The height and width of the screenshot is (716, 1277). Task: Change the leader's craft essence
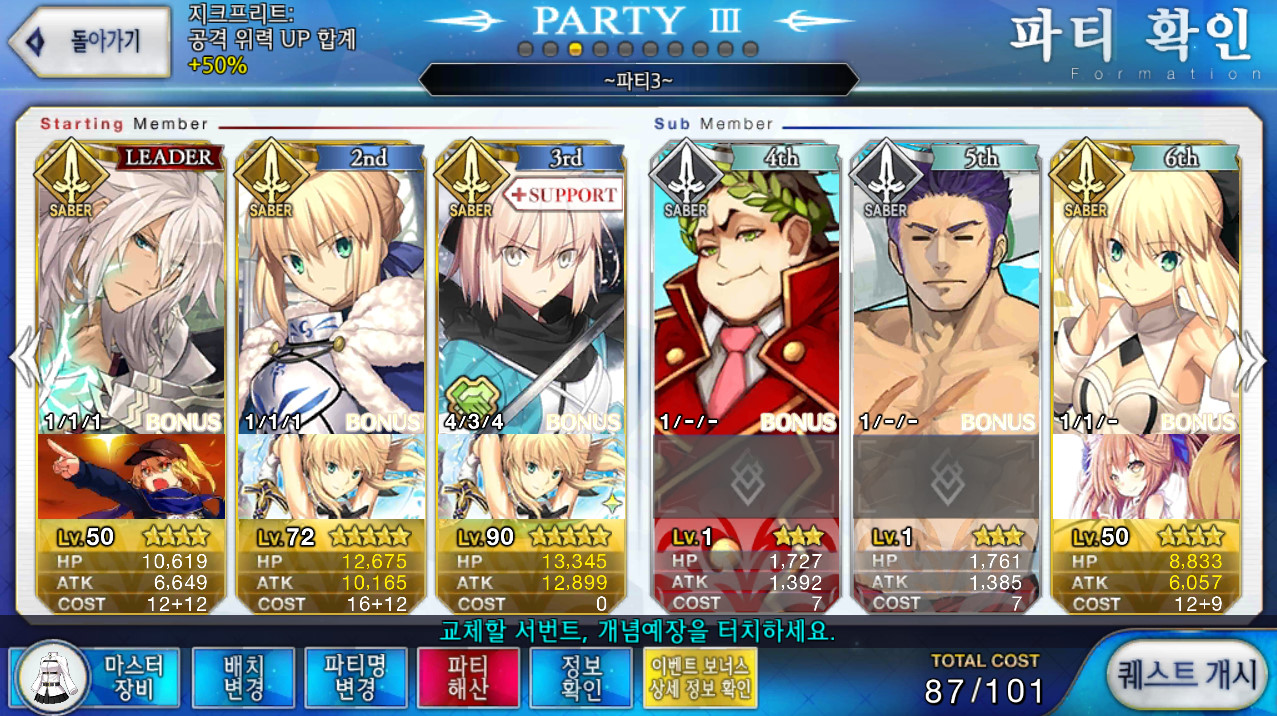[131, 476]
